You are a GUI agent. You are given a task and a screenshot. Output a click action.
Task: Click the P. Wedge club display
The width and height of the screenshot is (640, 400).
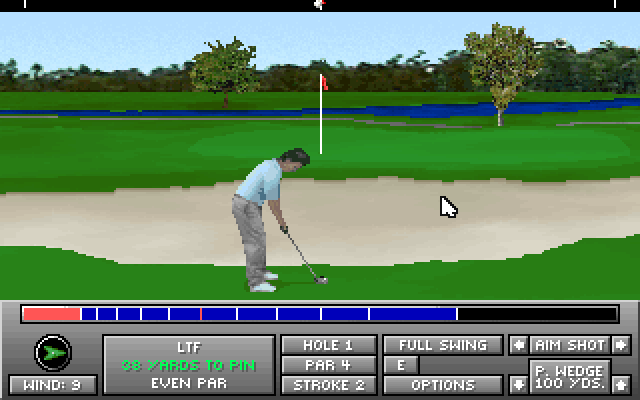point(569,377)
